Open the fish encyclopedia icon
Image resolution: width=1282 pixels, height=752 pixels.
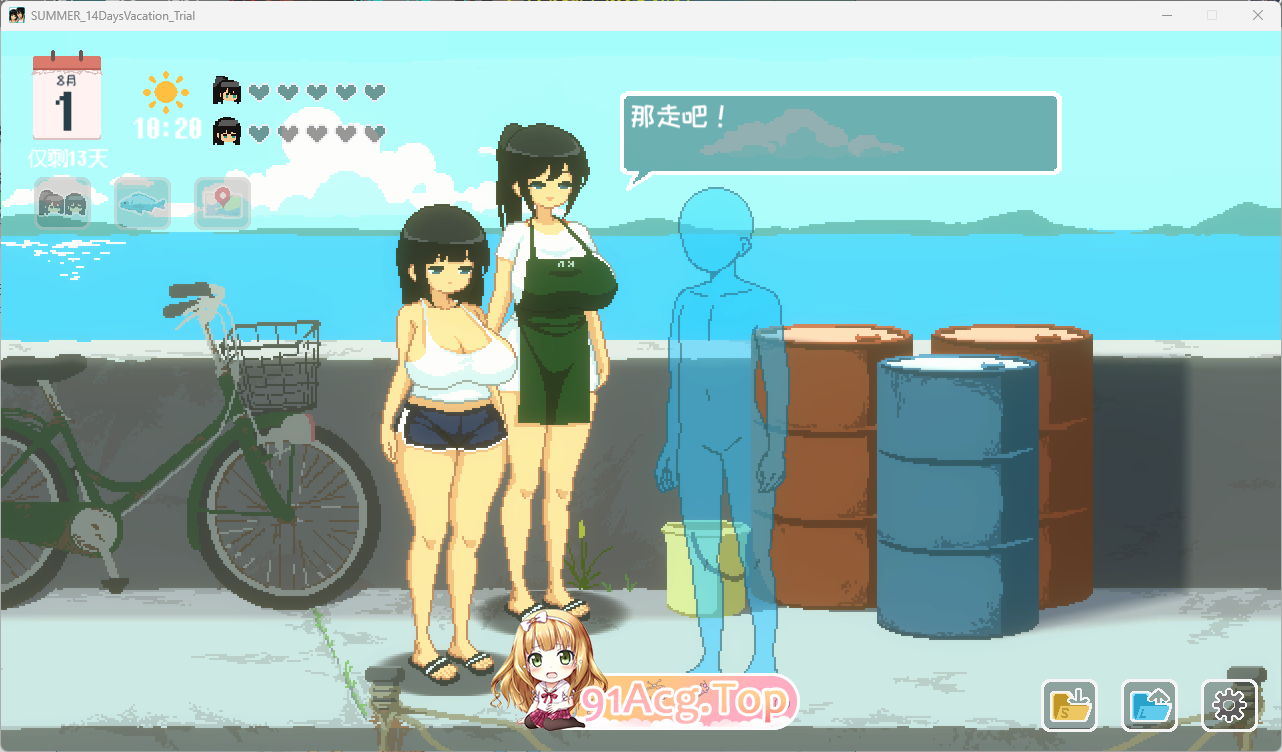point(142,203)
